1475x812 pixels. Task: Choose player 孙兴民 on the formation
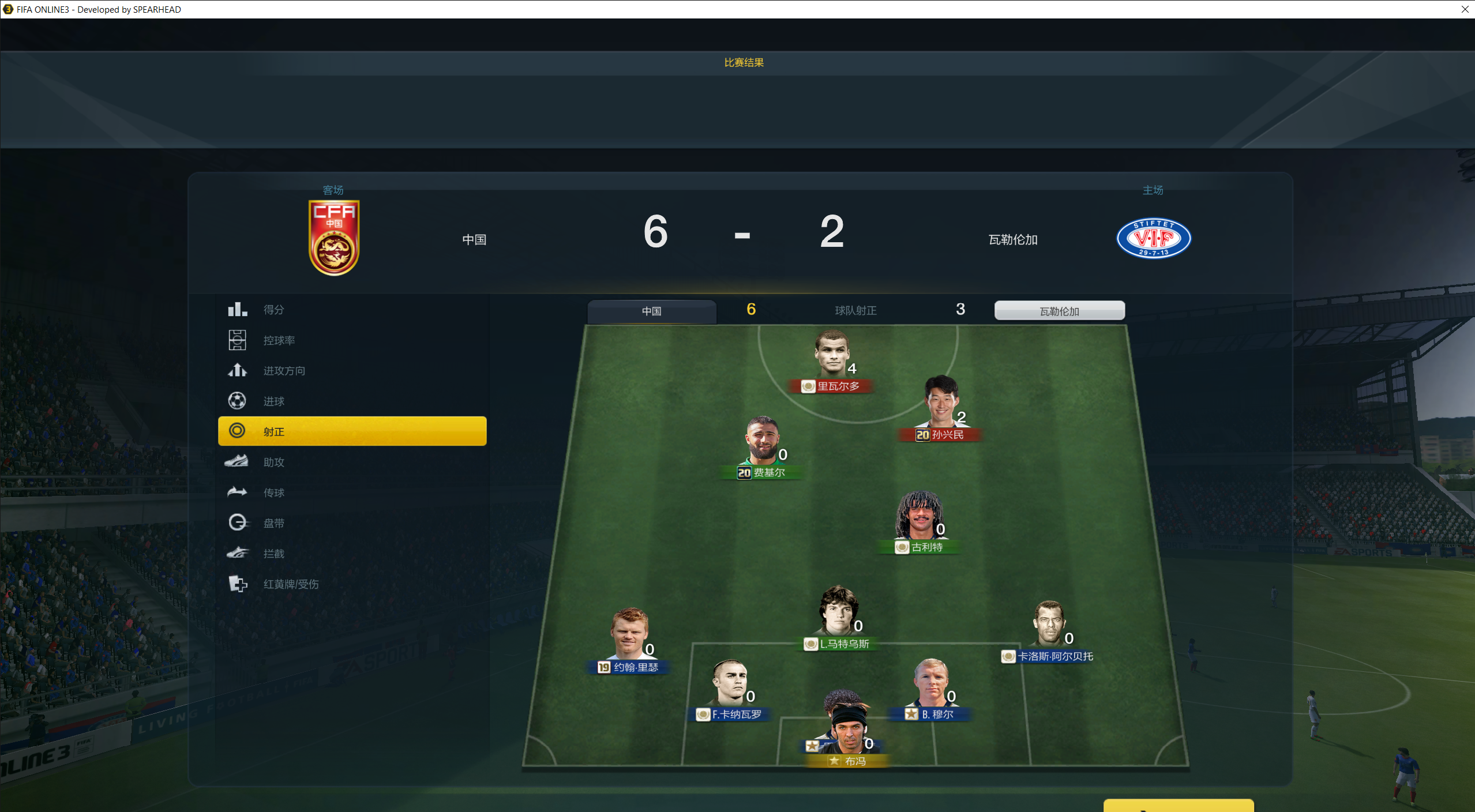941,404
